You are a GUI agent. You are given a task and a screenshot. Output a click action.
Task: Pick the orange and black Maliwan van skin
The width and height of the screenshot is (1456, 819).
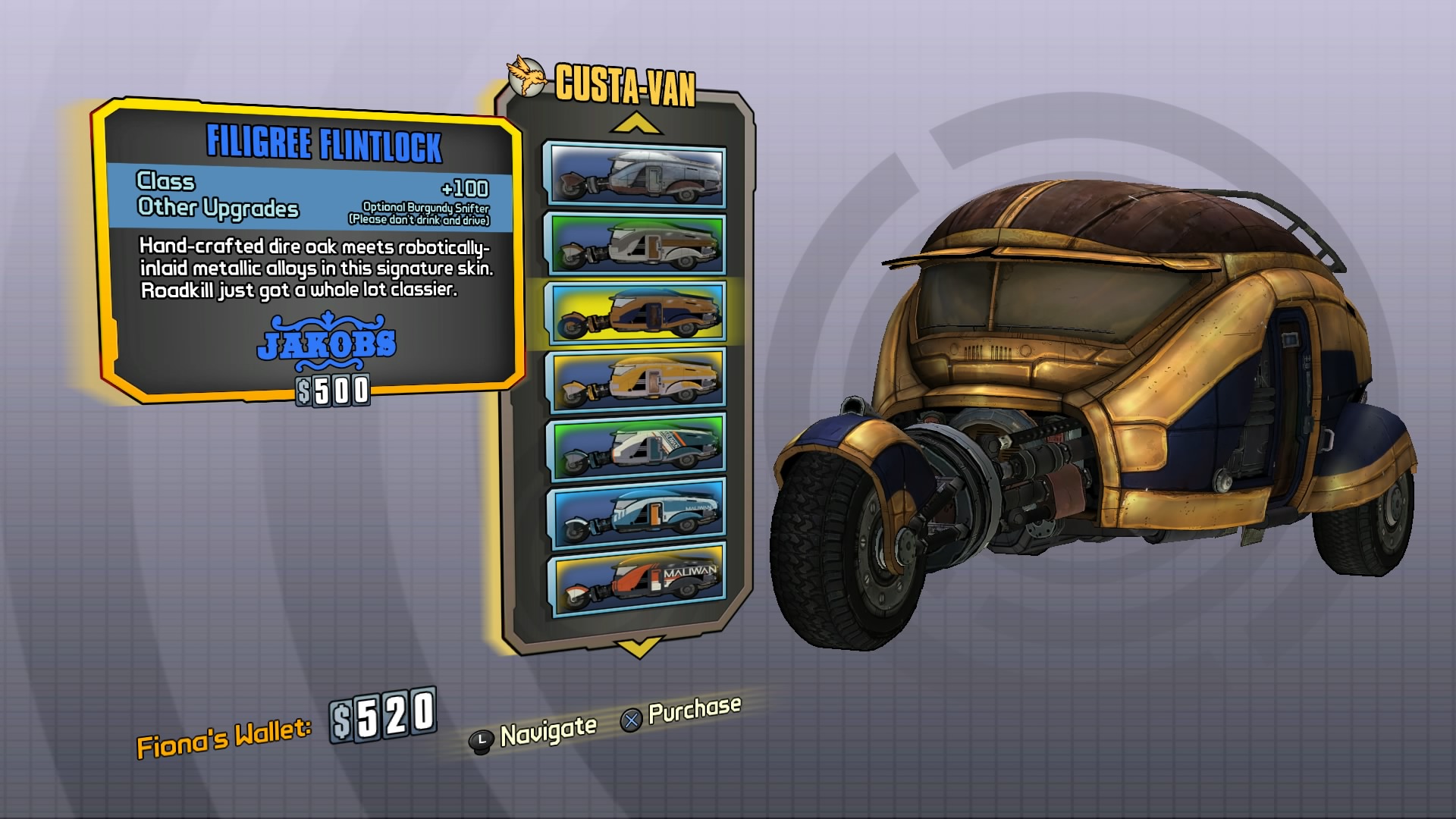(635, 579)
